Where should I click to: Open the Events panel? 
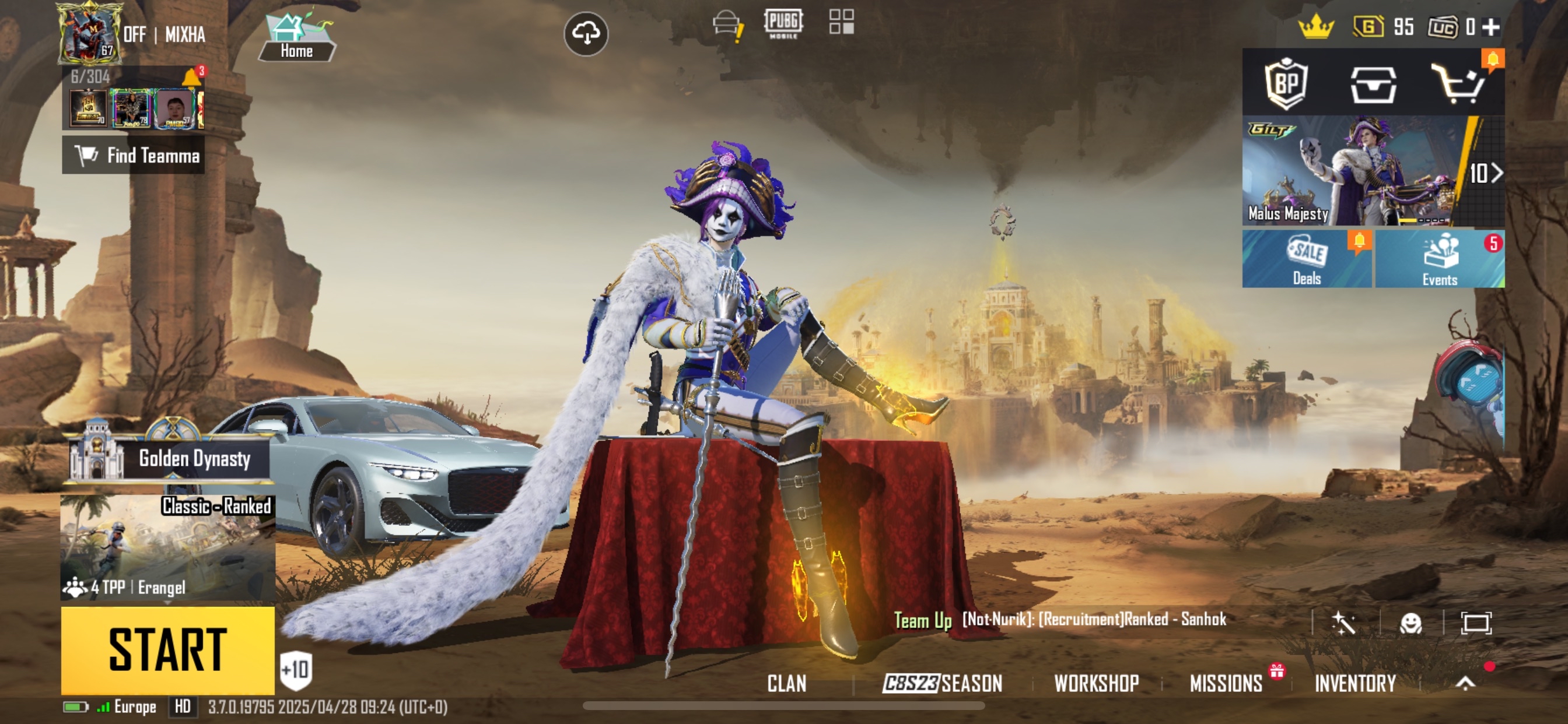pyautogui.click(x=1440, y=259)
